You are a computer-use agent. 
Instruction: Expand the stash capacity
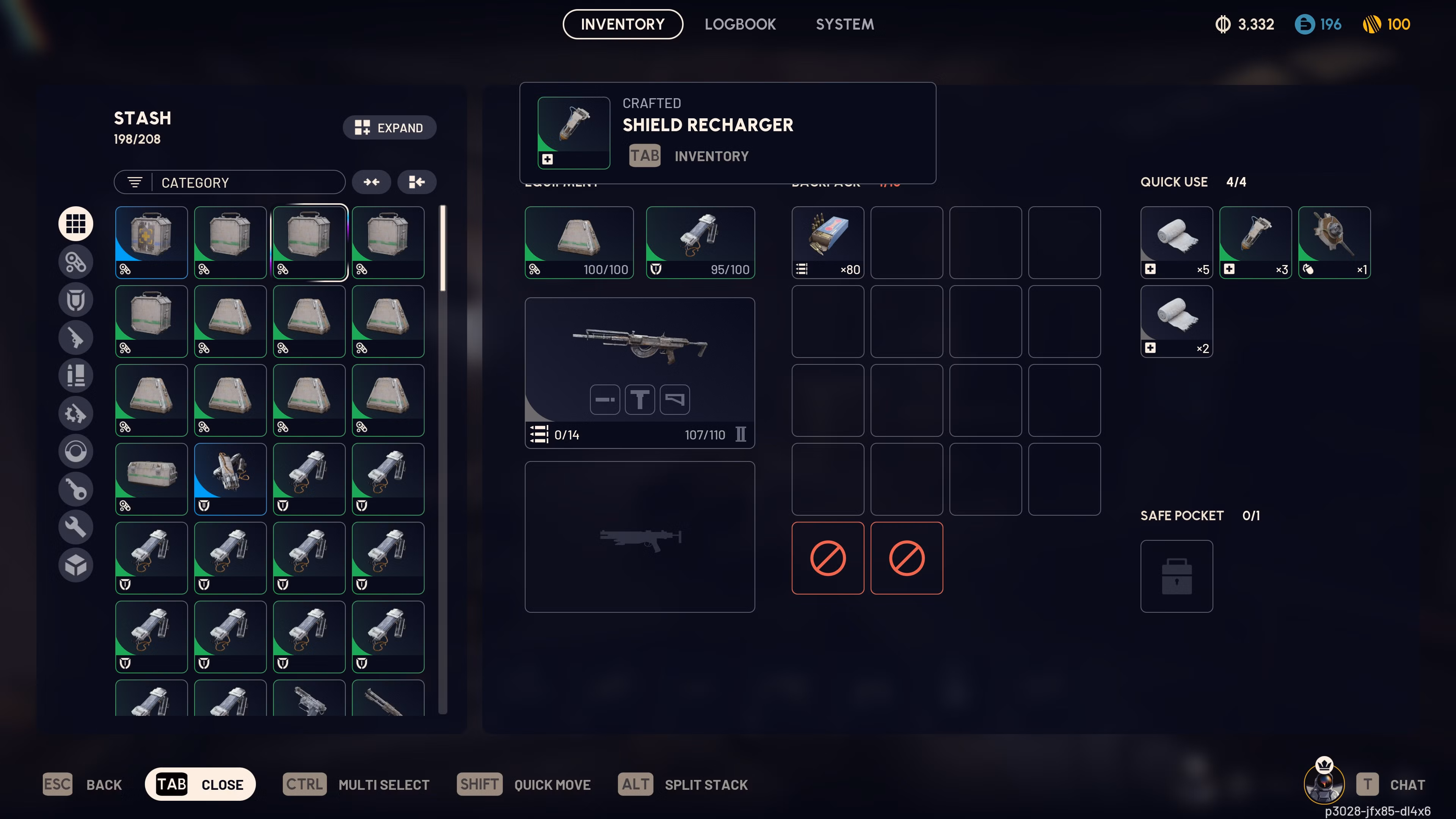click(x=389, y=128)
